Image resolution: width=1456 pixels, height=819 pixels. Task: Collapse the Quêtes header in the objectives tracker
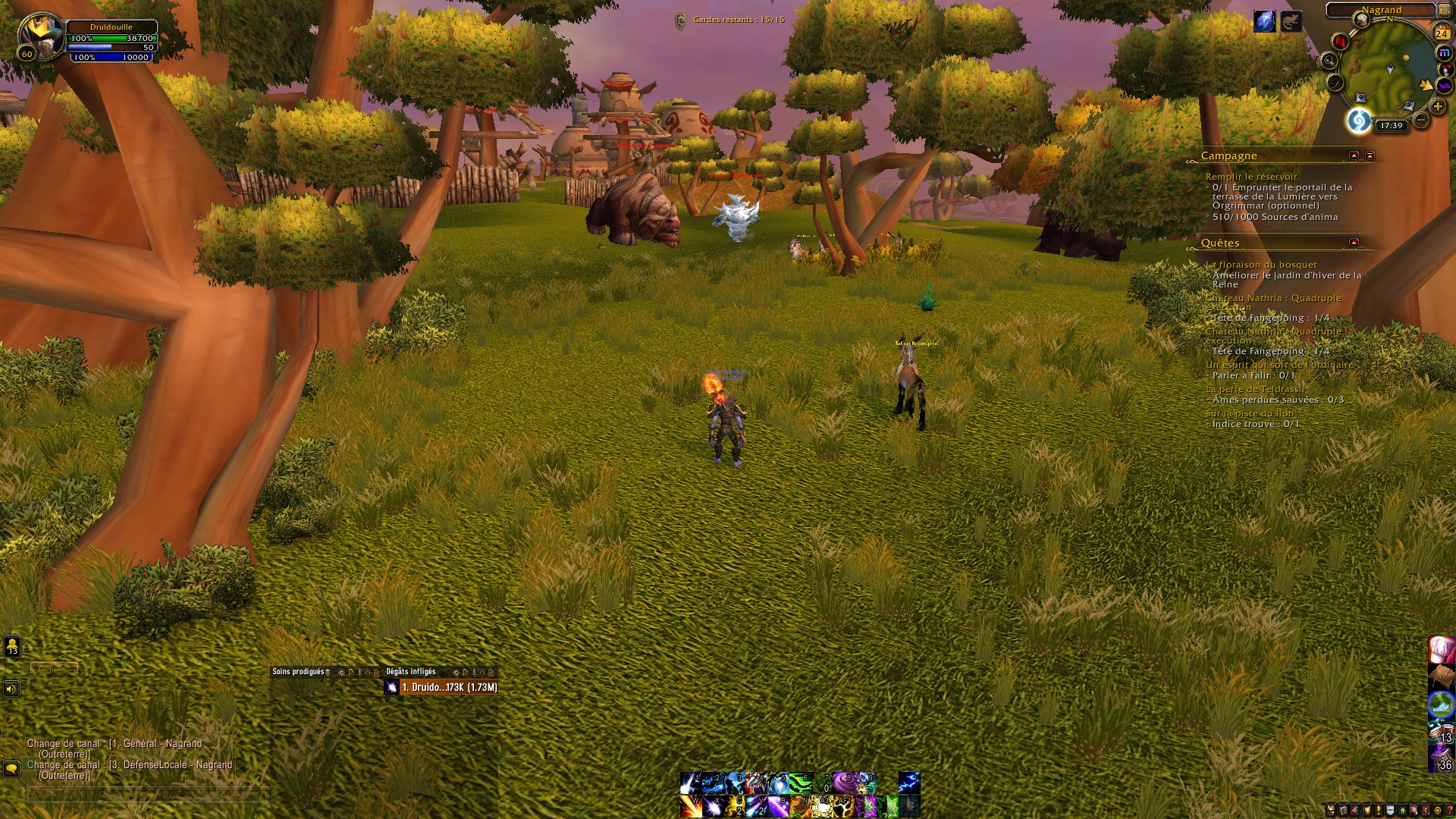(1354, 243)
